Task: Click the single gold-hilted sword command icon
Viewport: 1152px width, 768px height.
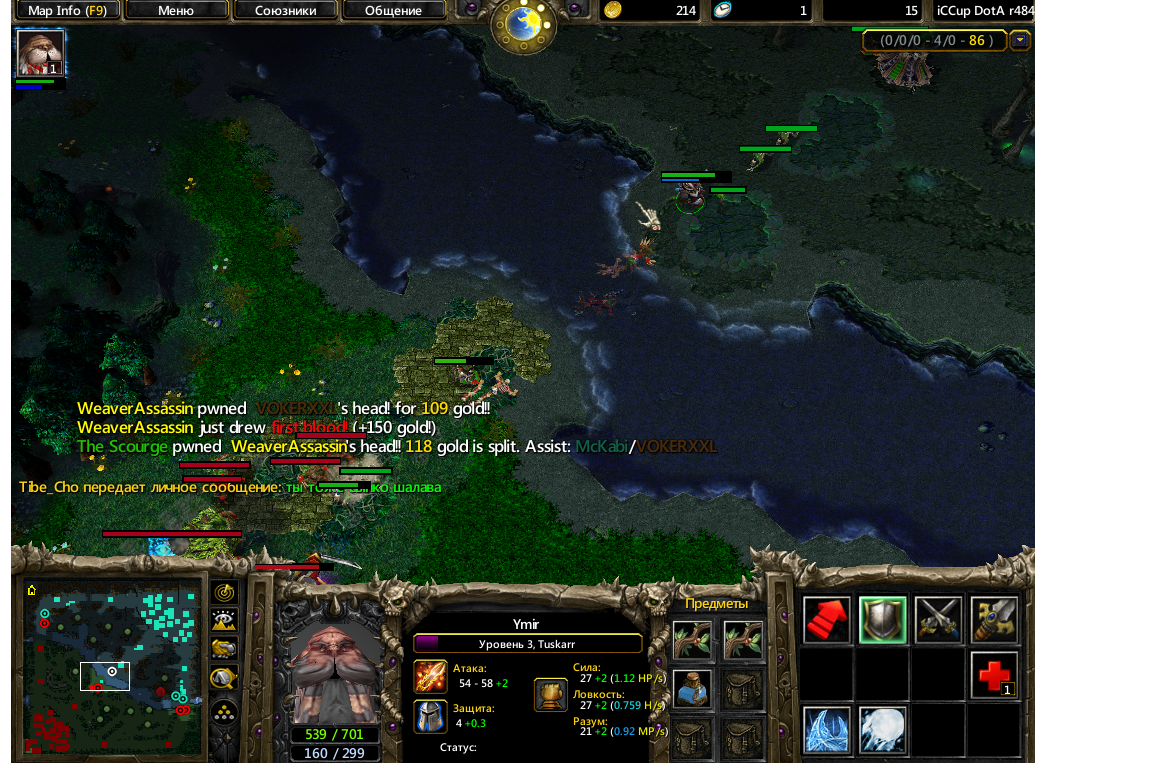Action: (994, 620)
